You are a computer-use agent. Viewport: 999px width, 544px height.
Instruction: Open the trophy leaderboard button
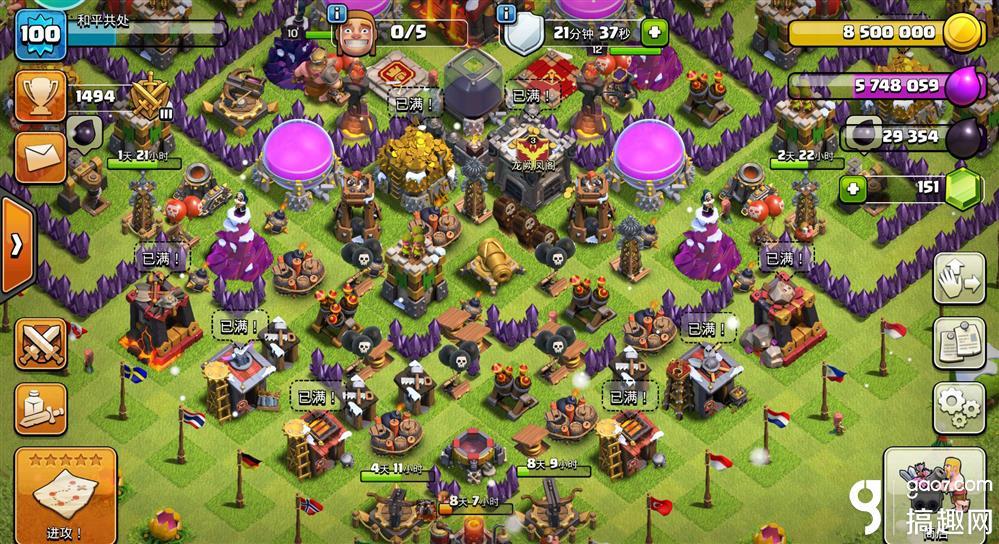(40, 96)
